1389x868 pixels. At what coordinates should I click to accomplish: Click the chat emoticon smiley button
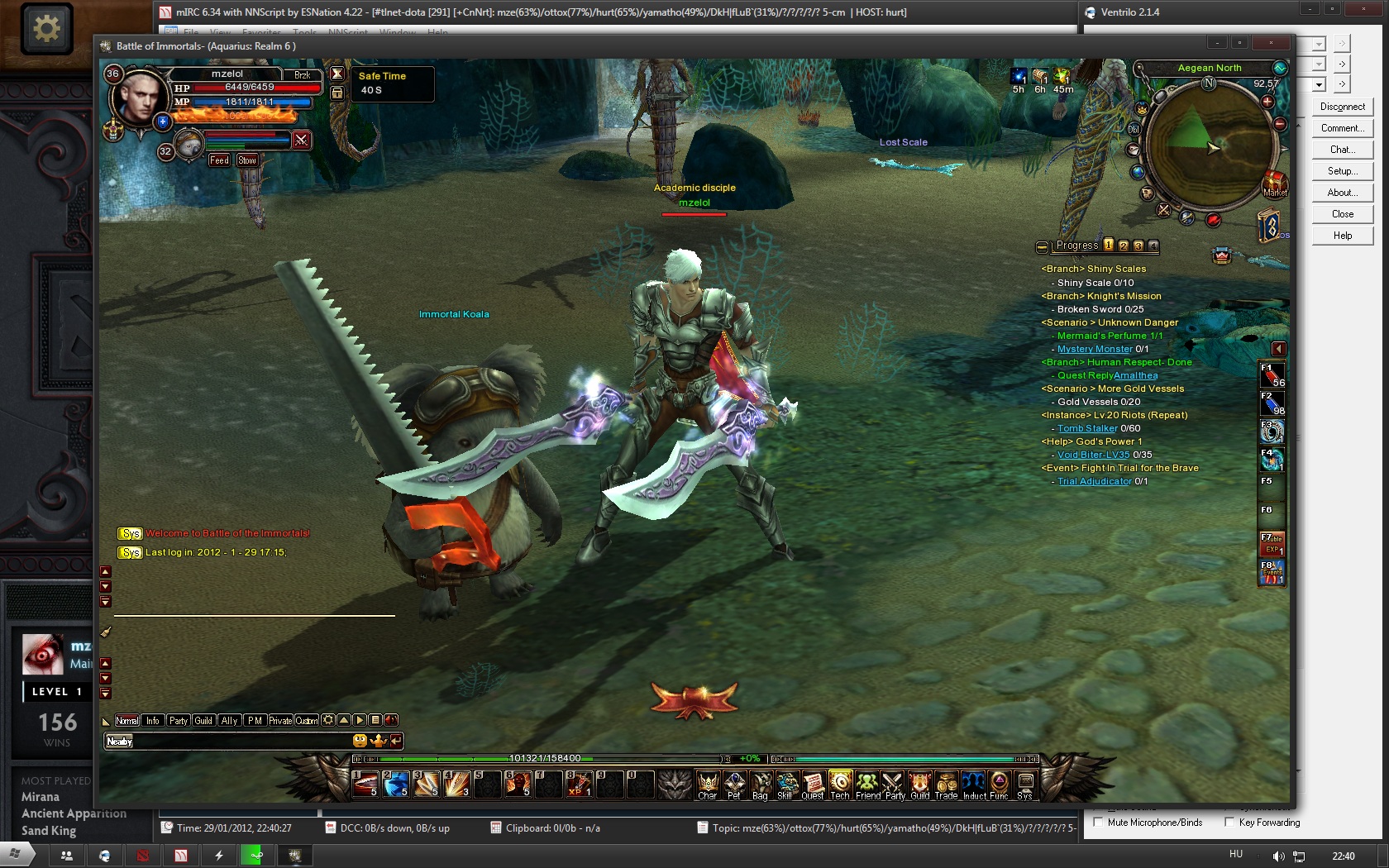click(360, 741)
